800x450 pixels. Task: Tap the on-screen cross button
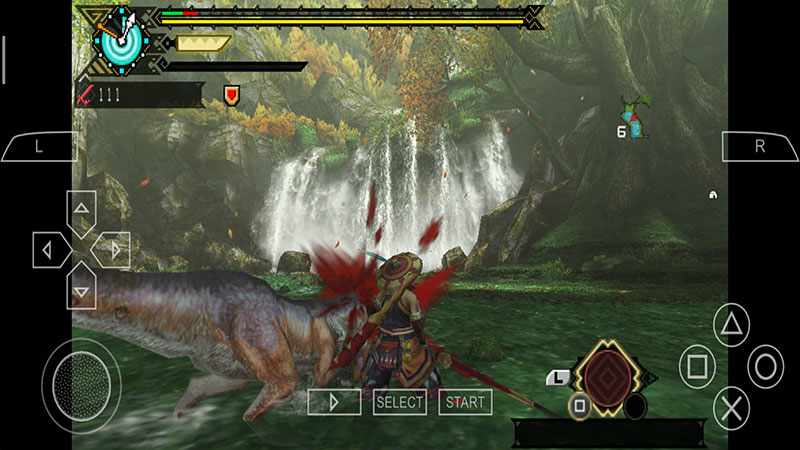[x=732, y=408]
